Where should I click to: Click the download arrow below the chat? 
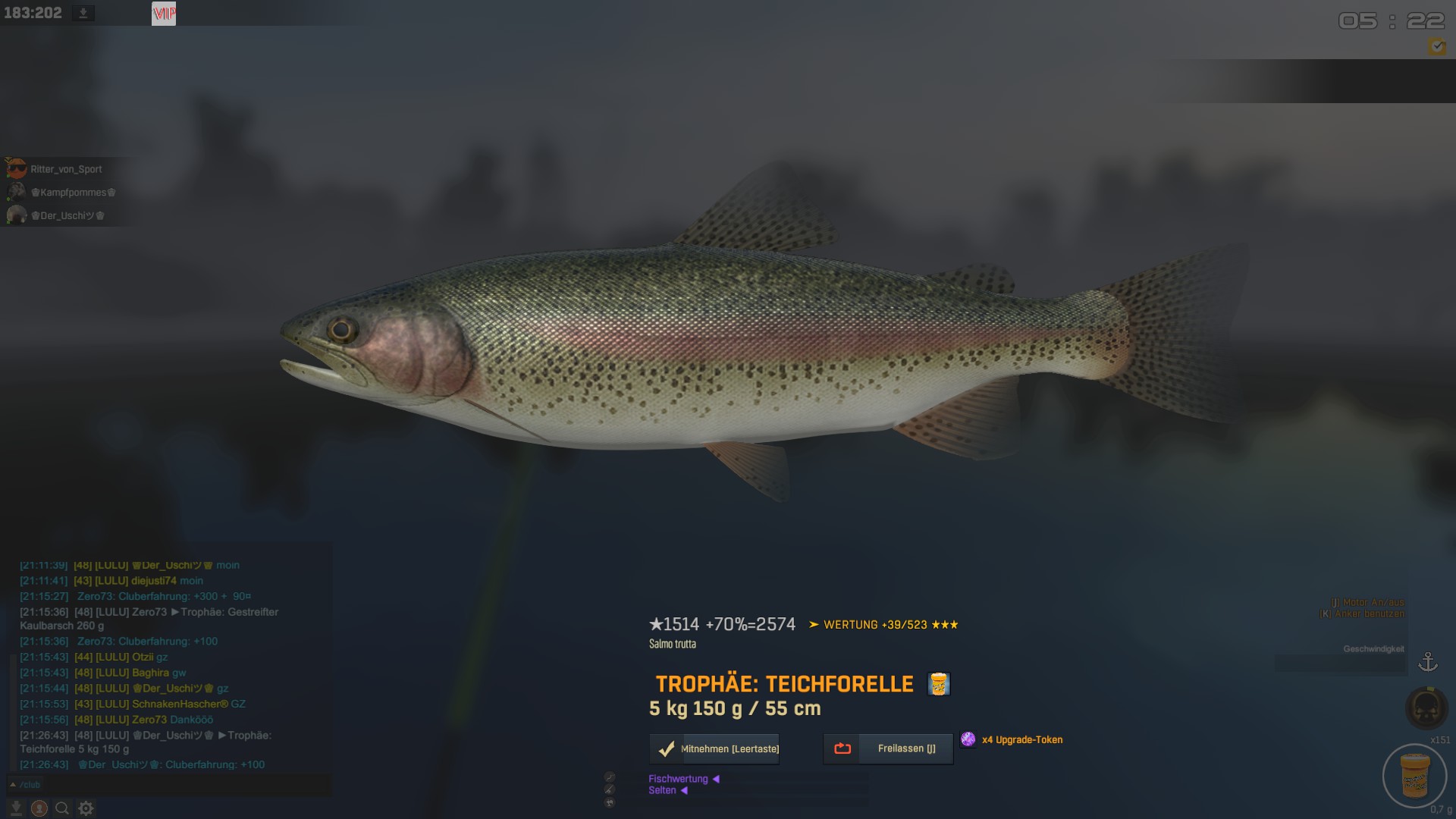click(16, 808)
